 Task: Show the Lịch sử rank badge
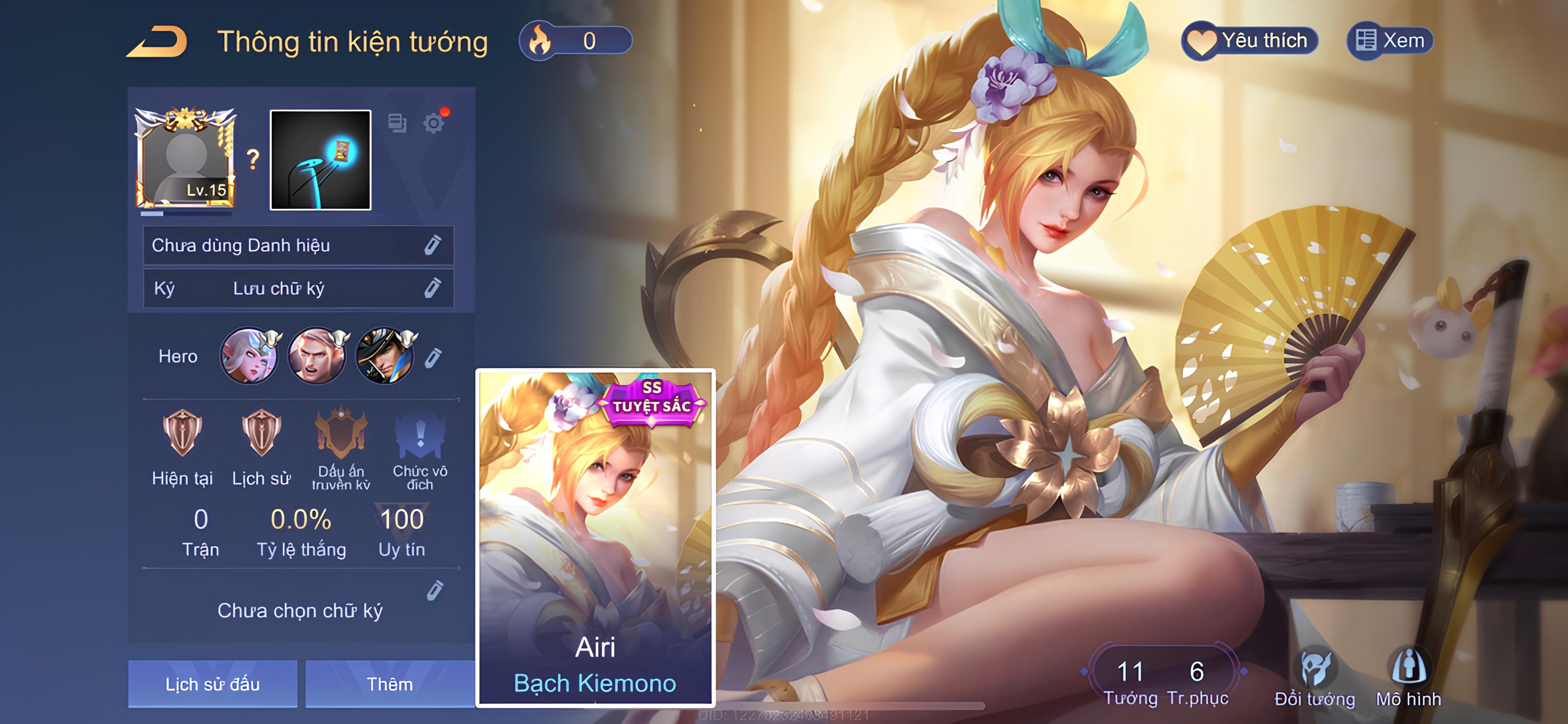click(x=261, y=434)
